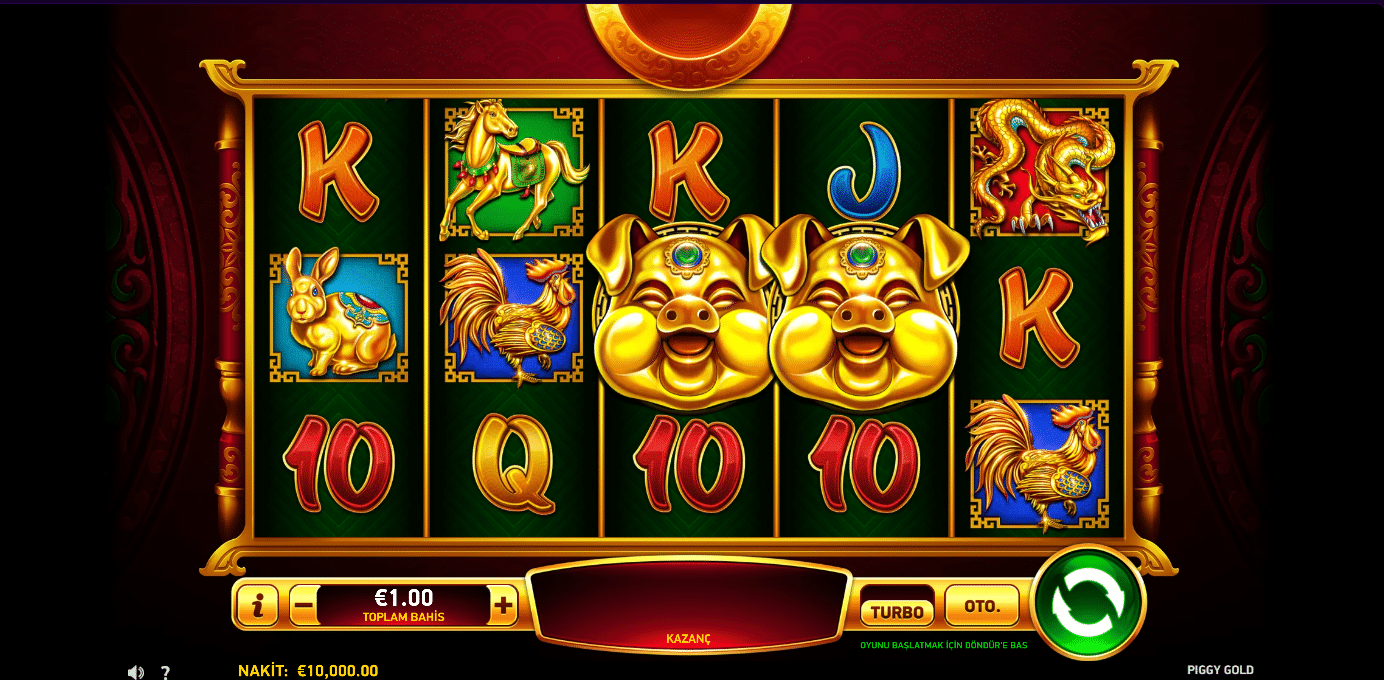Open the OTO. autoplay options
Viewport: 1384px width, 680px height.
pyautogui.click(x=981, y=606)
